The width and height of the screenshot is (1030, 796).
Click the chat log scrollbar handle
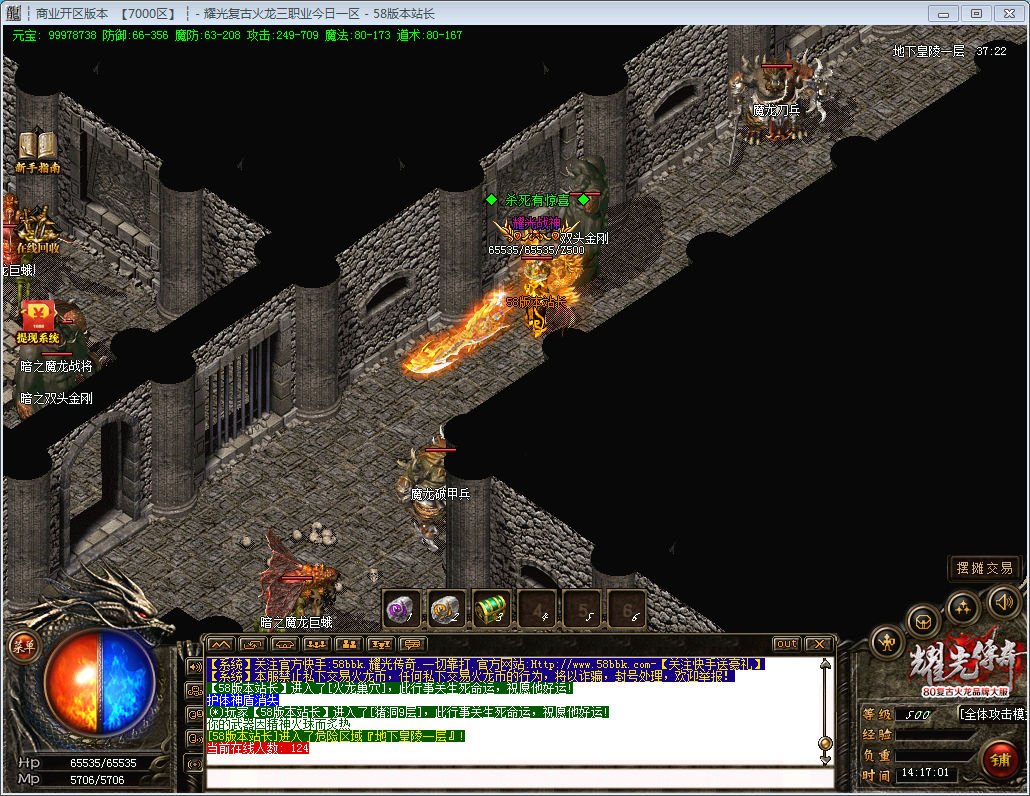click(x=825, y=744)
